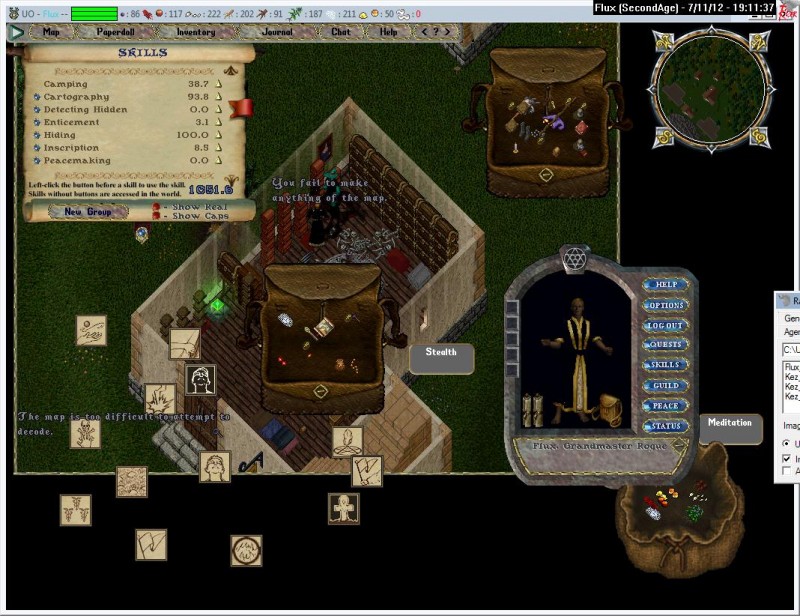Use the Cartography skill button
800x616 pixels.
coord(37,97)
